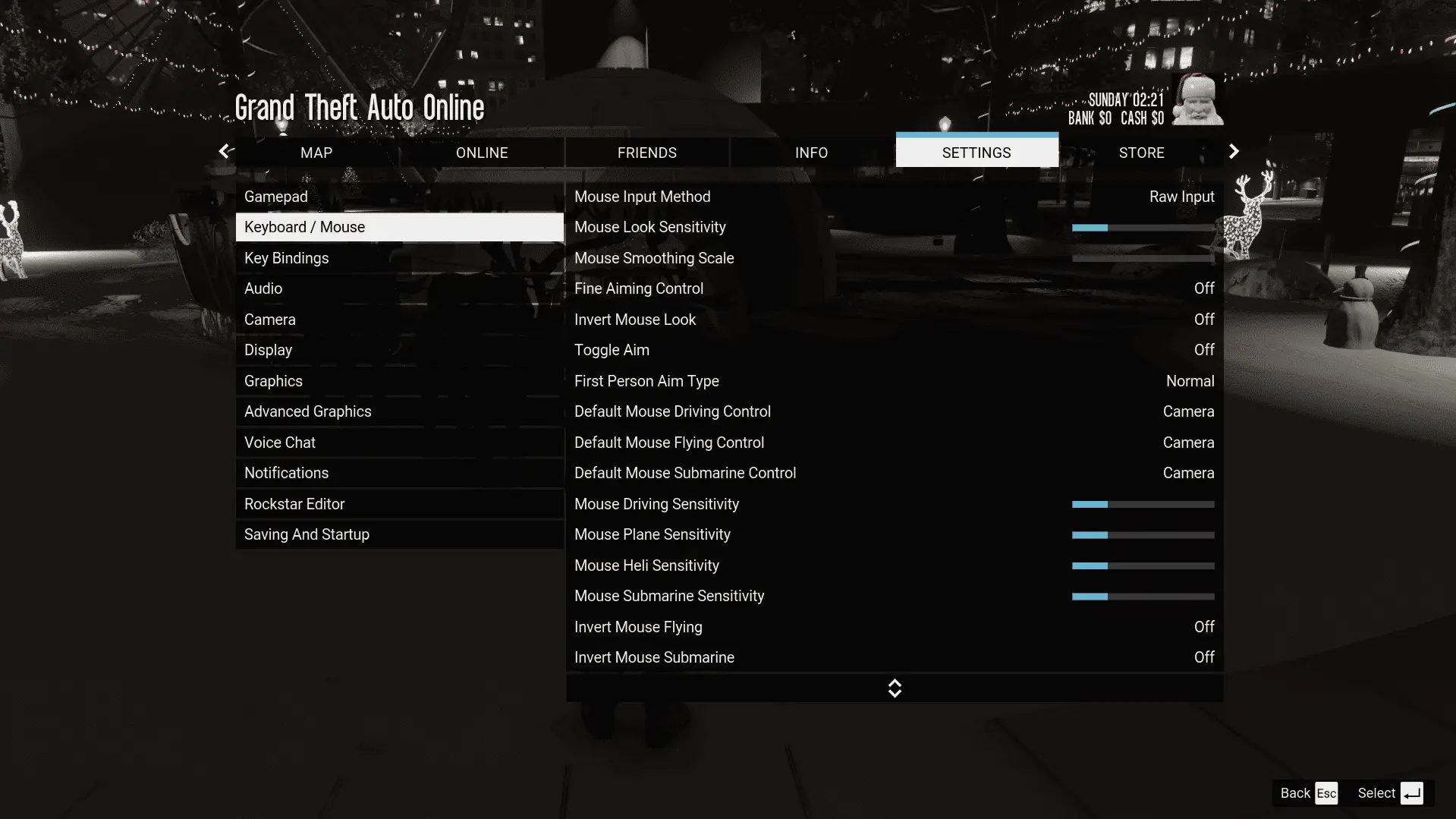Adjust the Mouse Look Sensitivity slider
This screenshot has width=1456, height=819.
[1143, 228]
